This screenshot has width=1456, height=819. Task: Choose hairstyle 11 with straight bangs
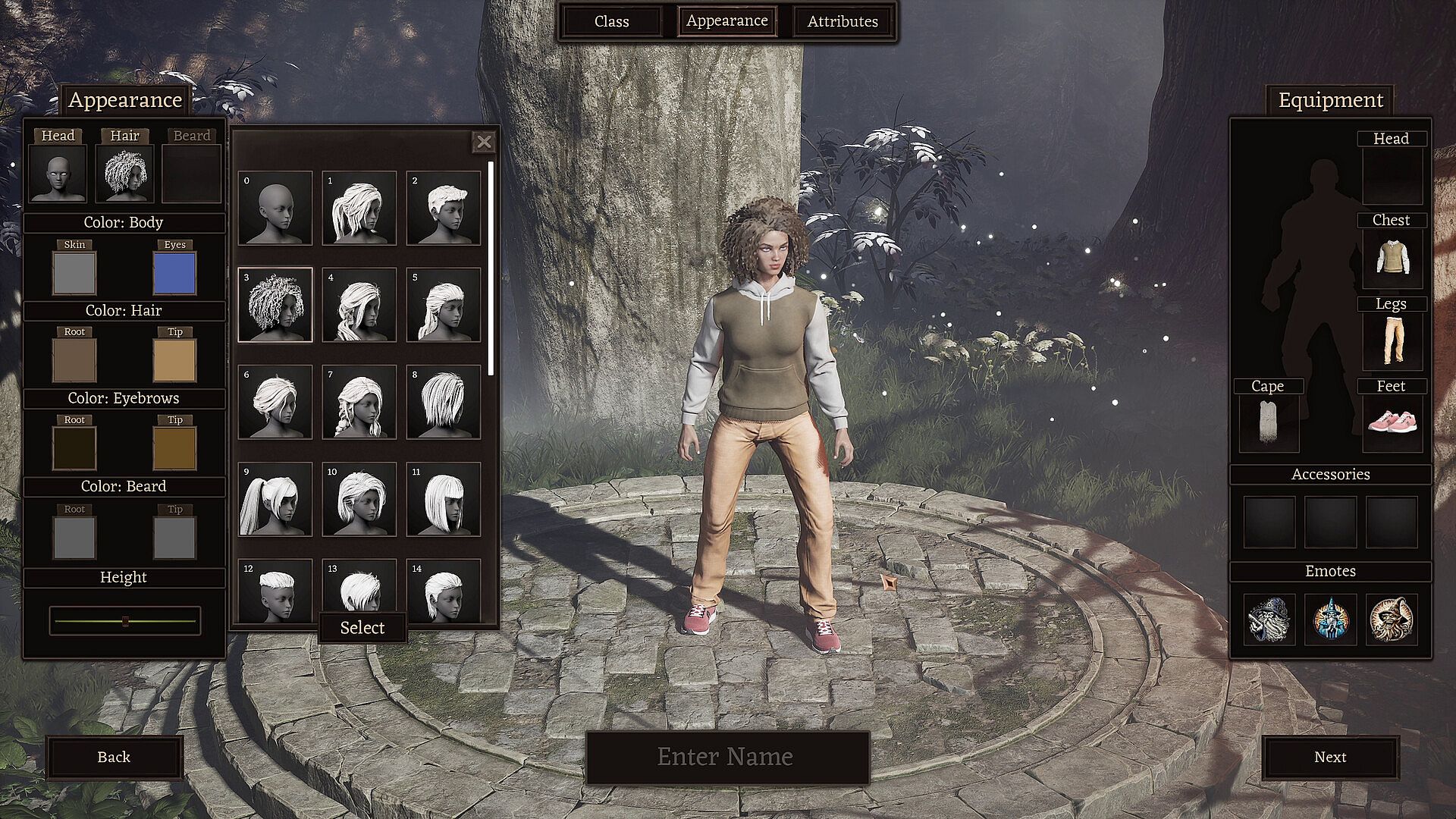[444, 499]
